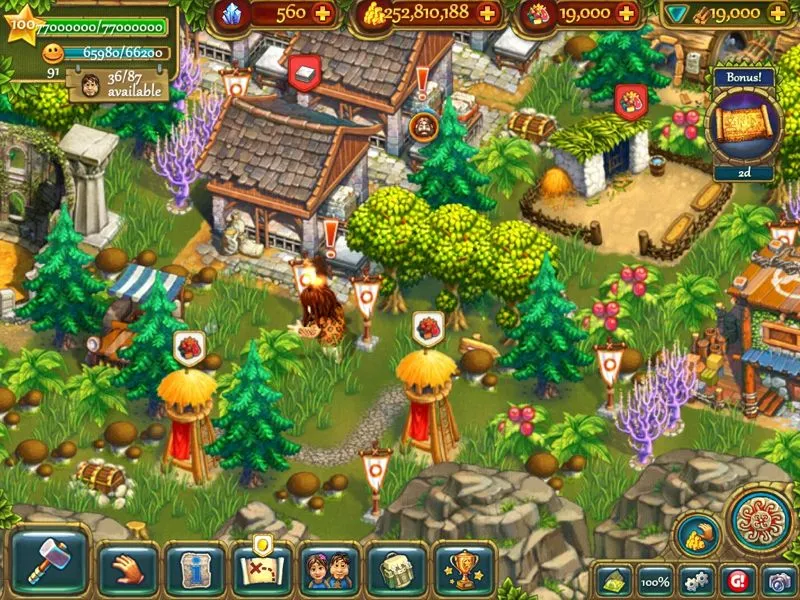
Task: Click the plus button beside the gem and wood counter
Action: coord(779,14)
